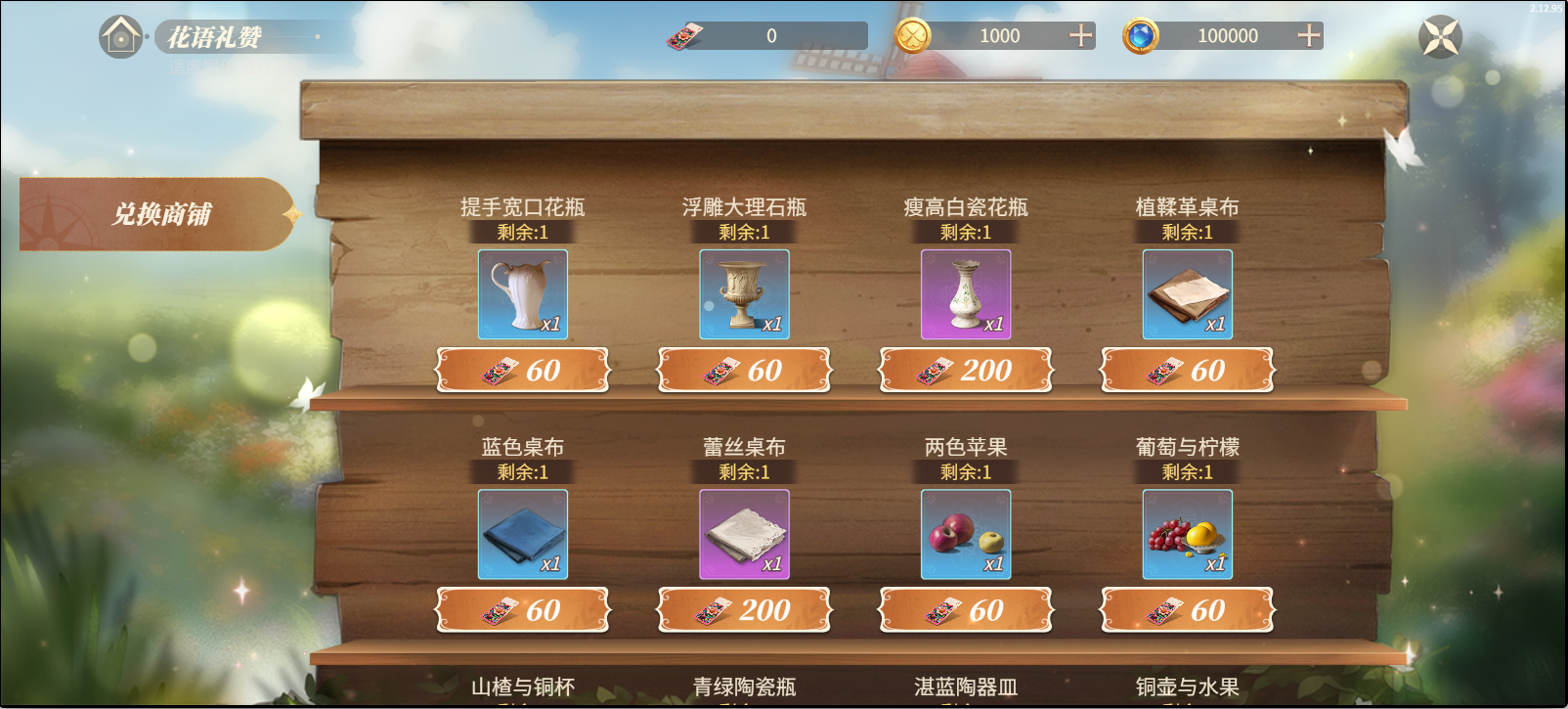Open the 浮雕大理石瓶 item thumbnail
The height and width of the screenshot is (709, 1568).
[745, 293]
